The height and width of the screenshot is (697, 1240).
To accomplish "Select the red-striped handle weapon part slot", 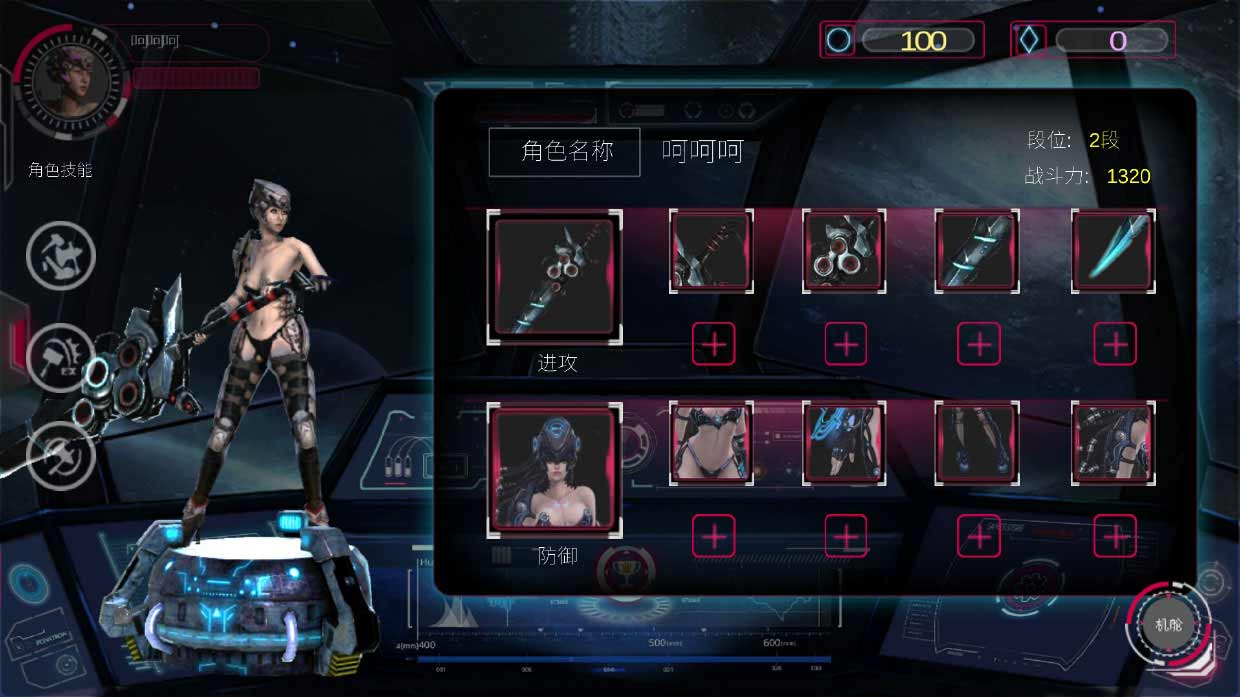I will (710, 252).
